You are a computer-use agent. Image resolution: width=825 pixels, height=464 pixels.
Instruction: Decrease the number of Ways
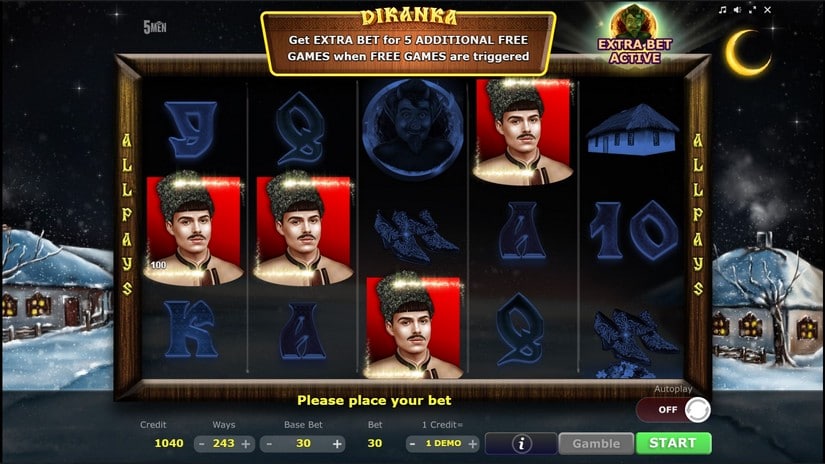201,444
